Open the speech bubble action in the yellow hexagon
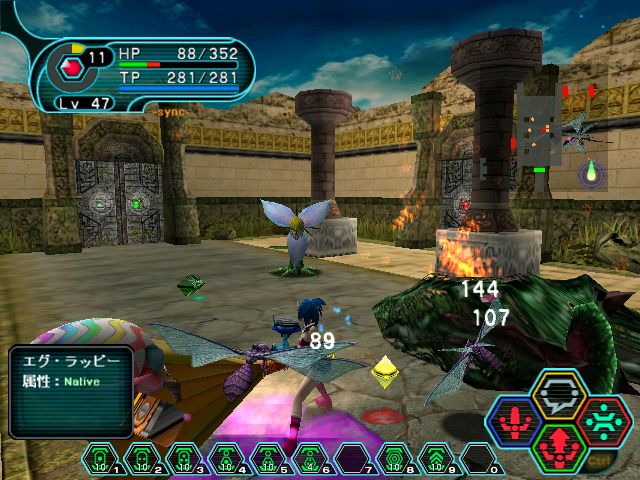The height and width of the screenshot is (480, 640). (558, 397)
